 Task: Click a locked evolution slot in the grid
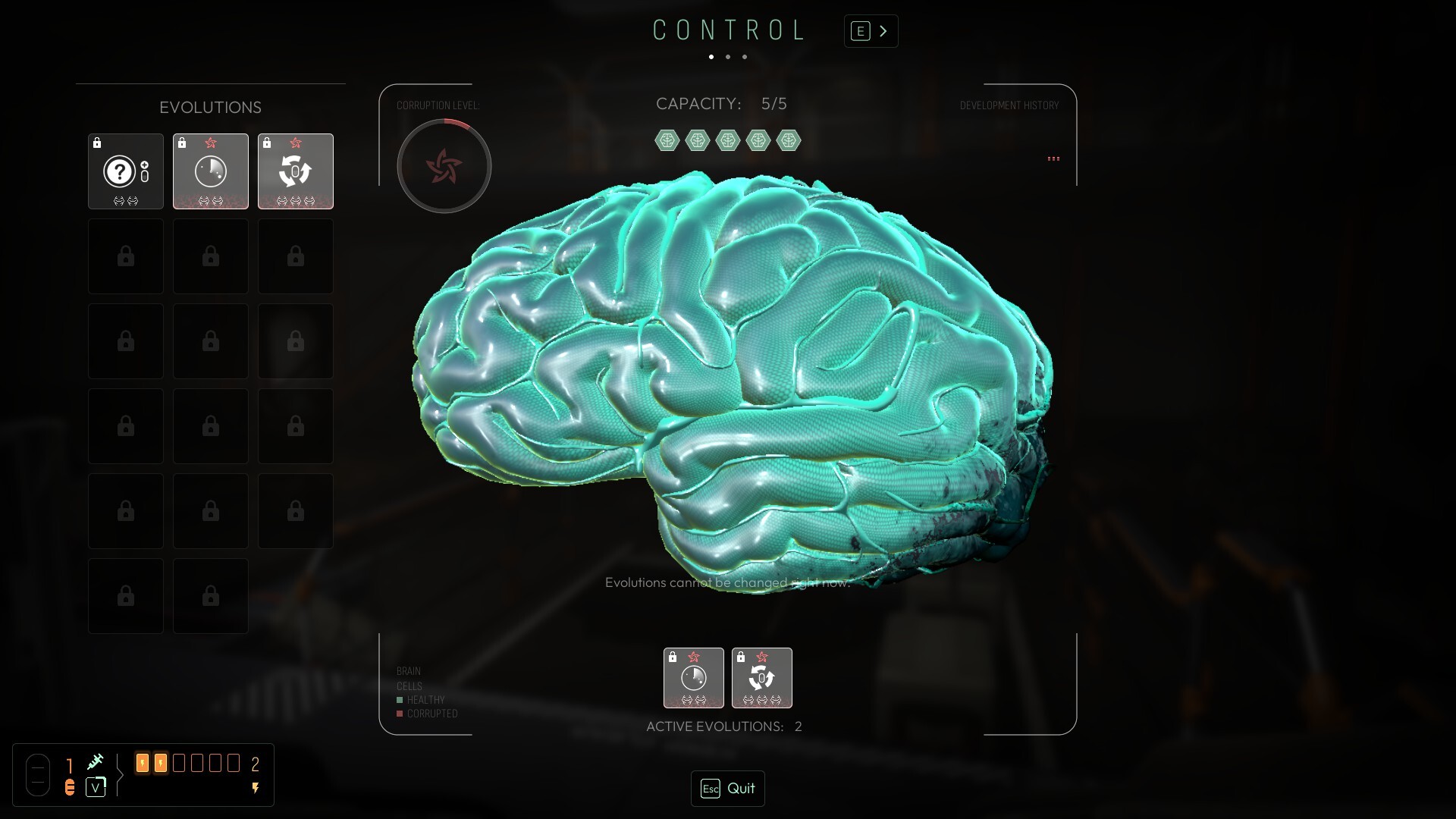click(125, 256)
